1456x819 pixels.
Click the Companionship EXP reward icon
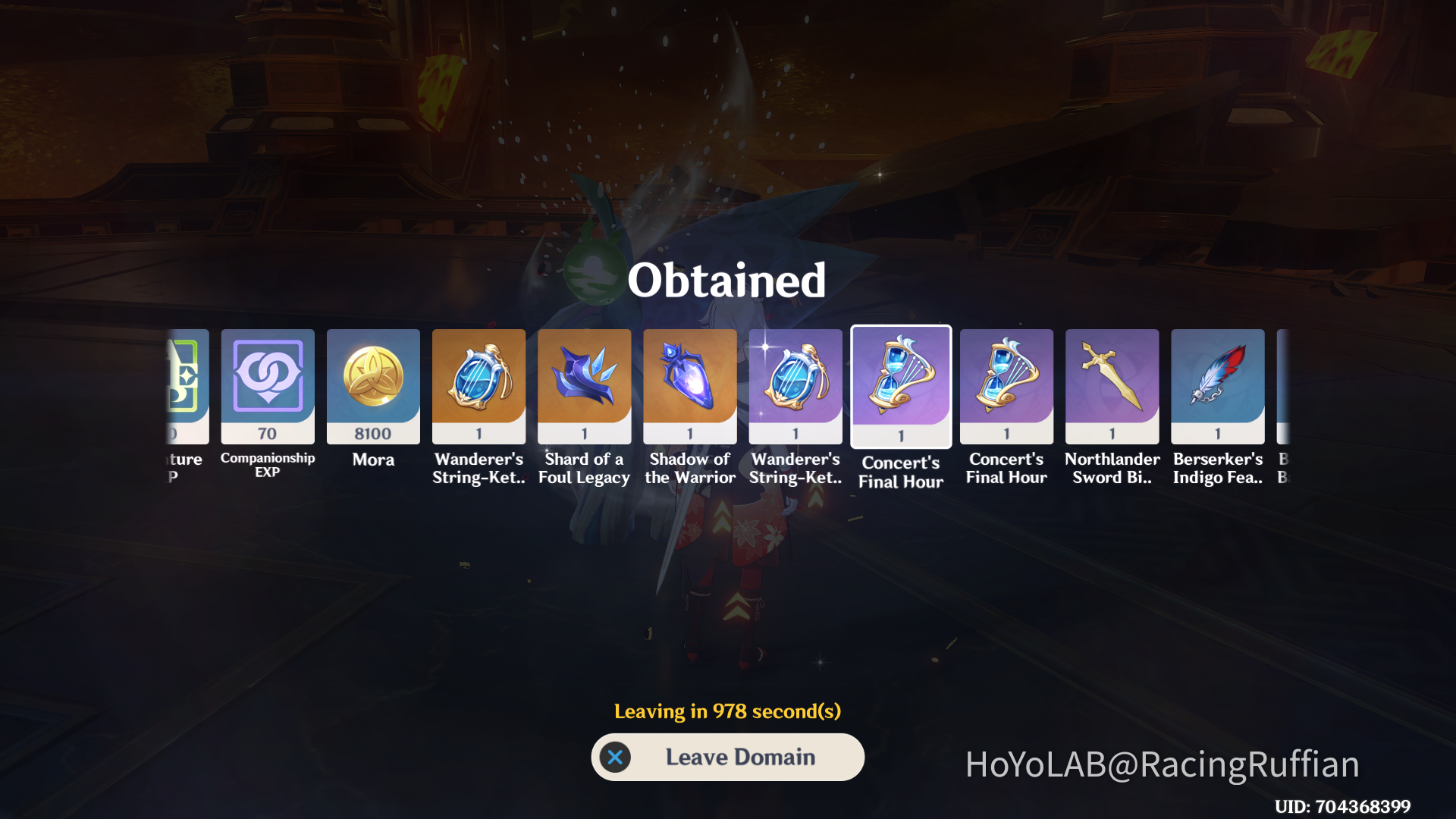pyautogui.click(x=267, y=386)
